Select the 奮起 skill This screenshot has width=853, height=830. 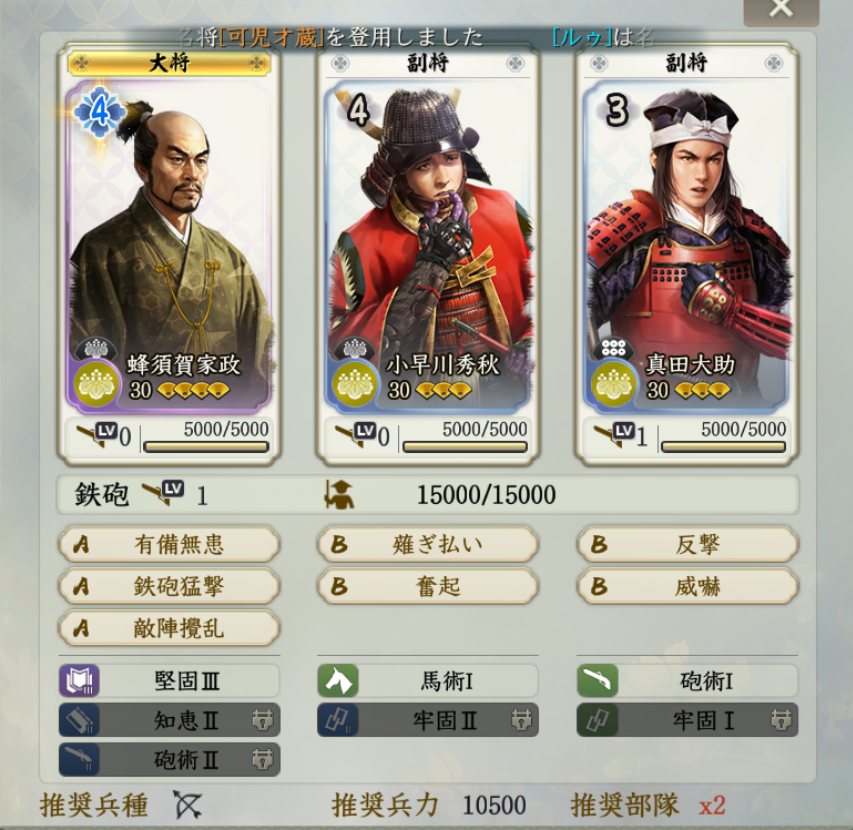[x=428, y=586]
